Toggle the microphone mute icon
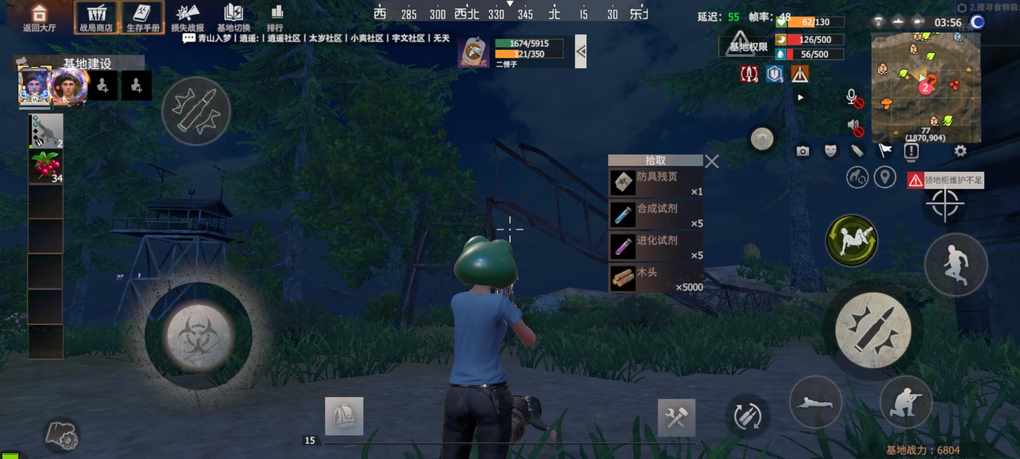 coord(853,97)
